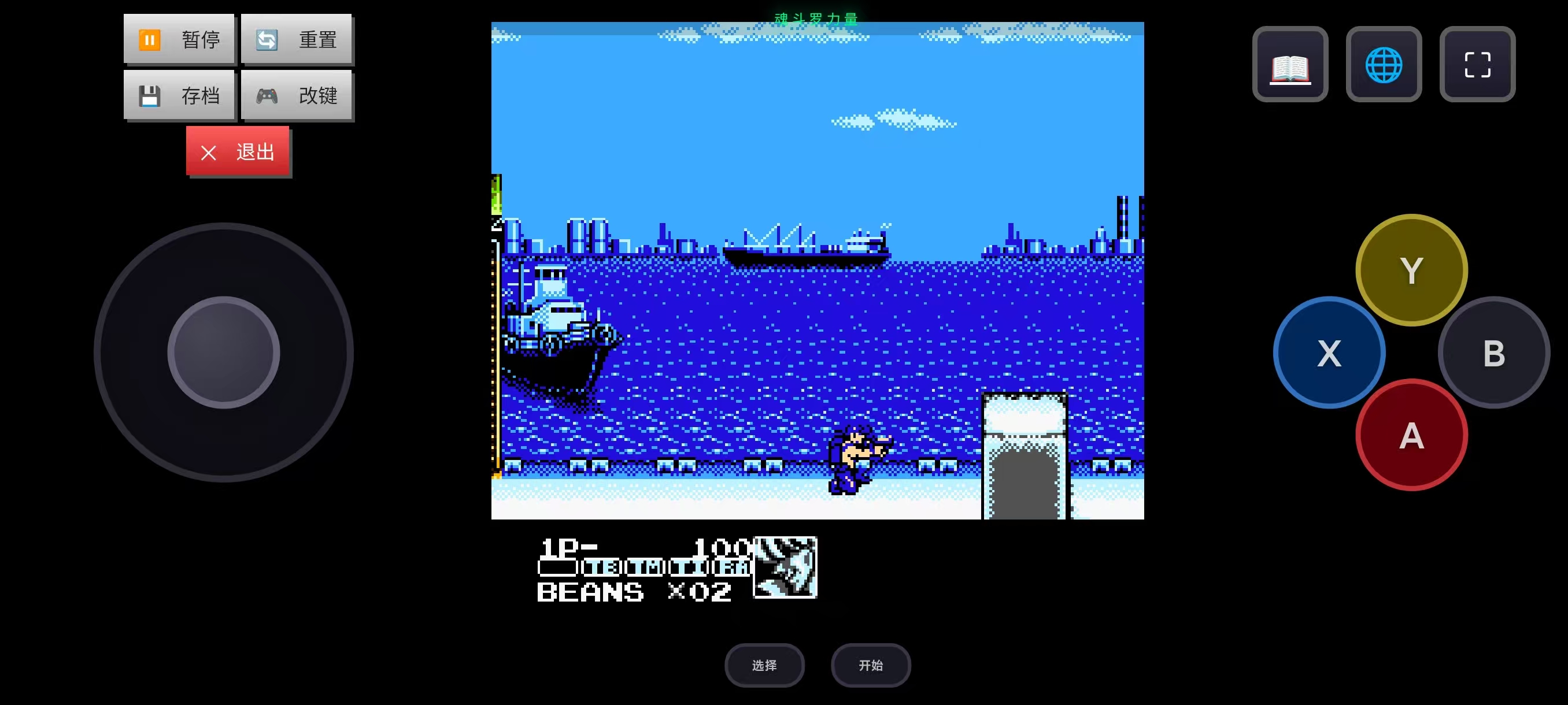Click the globe network icon
The width and height of the screenshot is (1568, 705).
tap(1384, 65)
